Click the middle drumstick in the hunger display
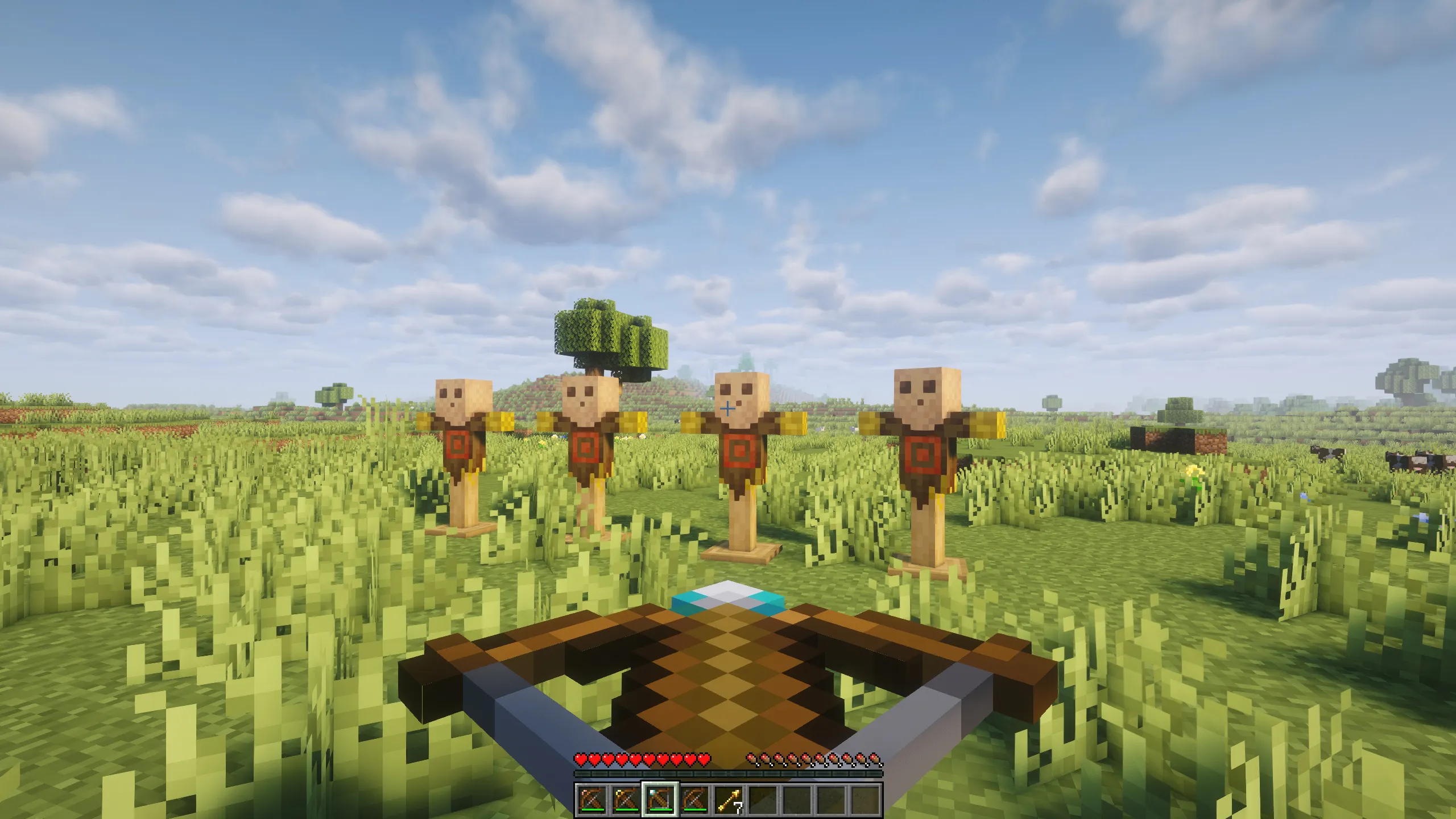 814,759
